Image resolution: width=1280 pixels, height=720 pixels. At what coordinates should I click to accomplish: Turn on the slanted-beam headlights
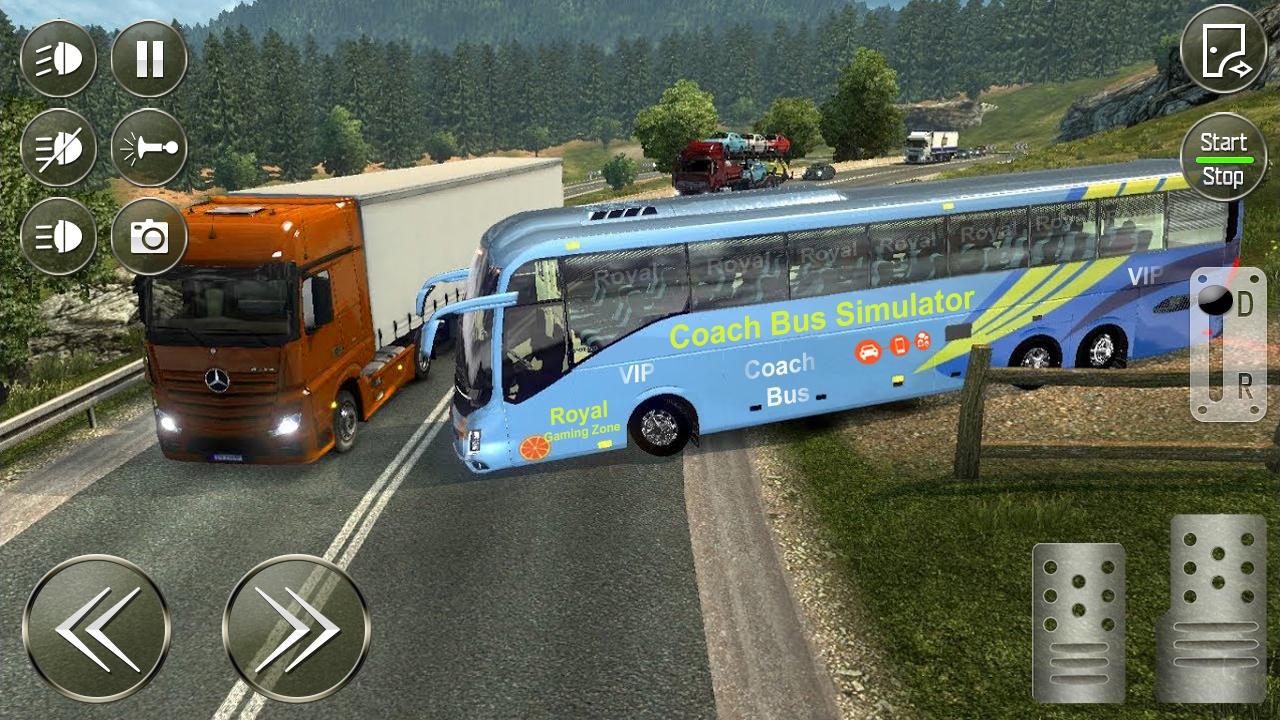58,59
